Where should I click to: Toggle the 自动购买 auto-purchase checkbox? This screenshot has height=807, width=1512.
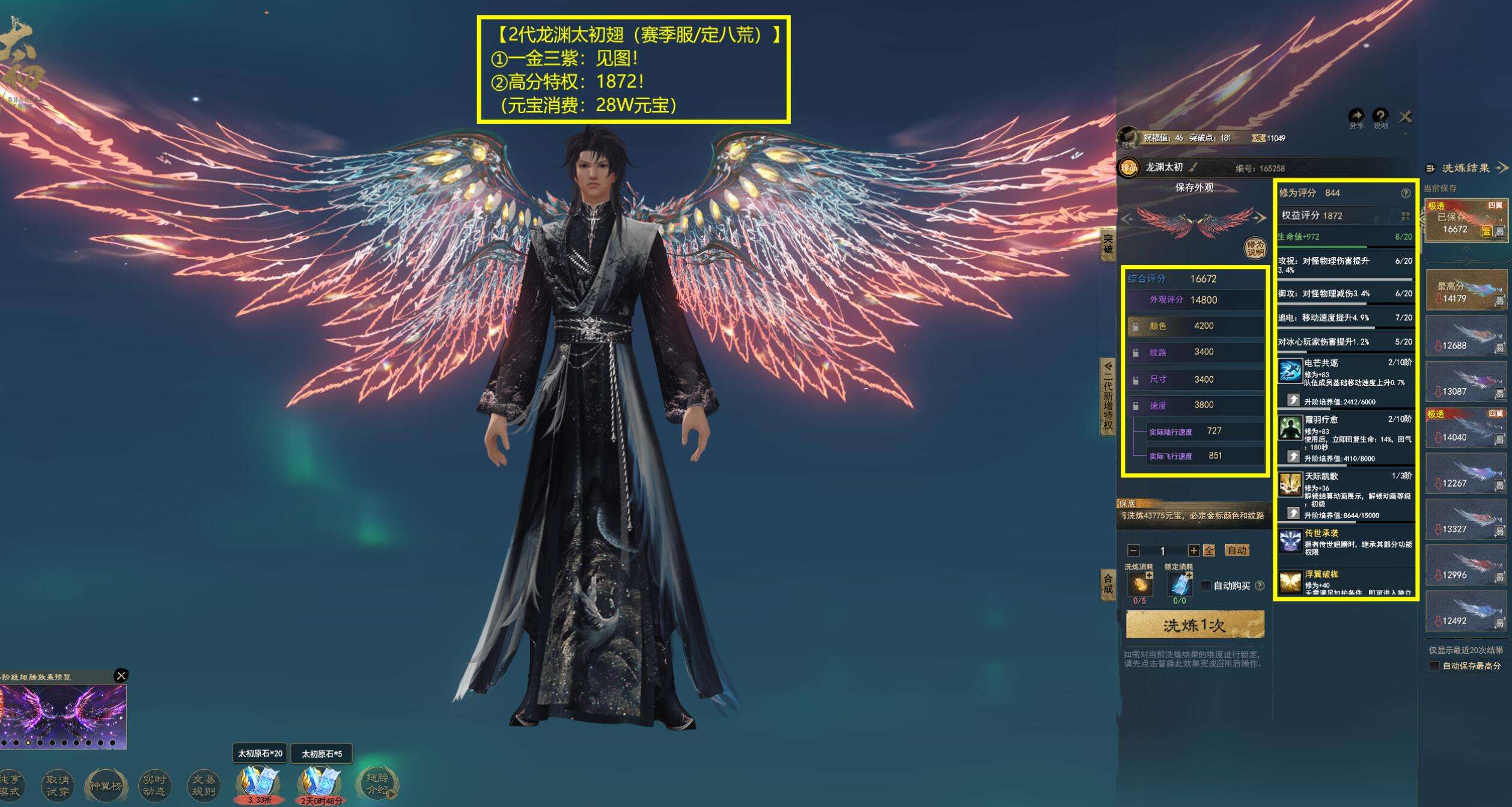tap(1206, 585)
